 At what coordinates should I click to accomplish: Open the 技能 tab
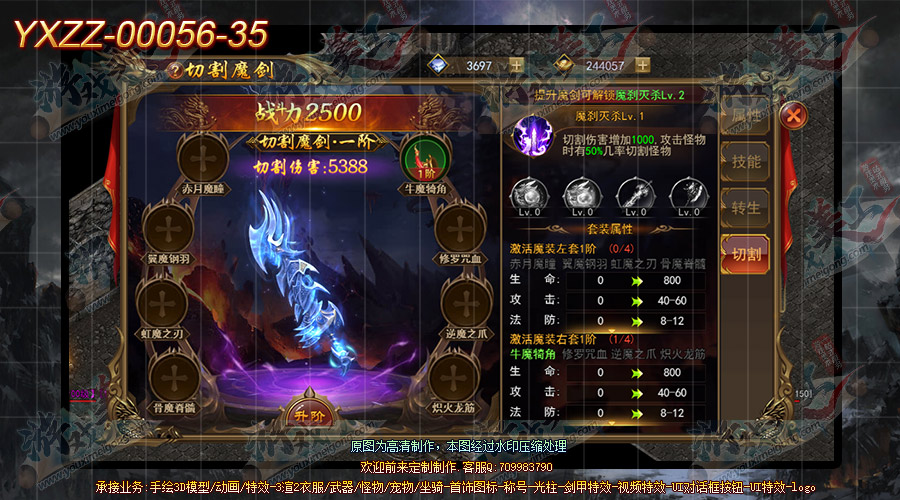[746, 161]
